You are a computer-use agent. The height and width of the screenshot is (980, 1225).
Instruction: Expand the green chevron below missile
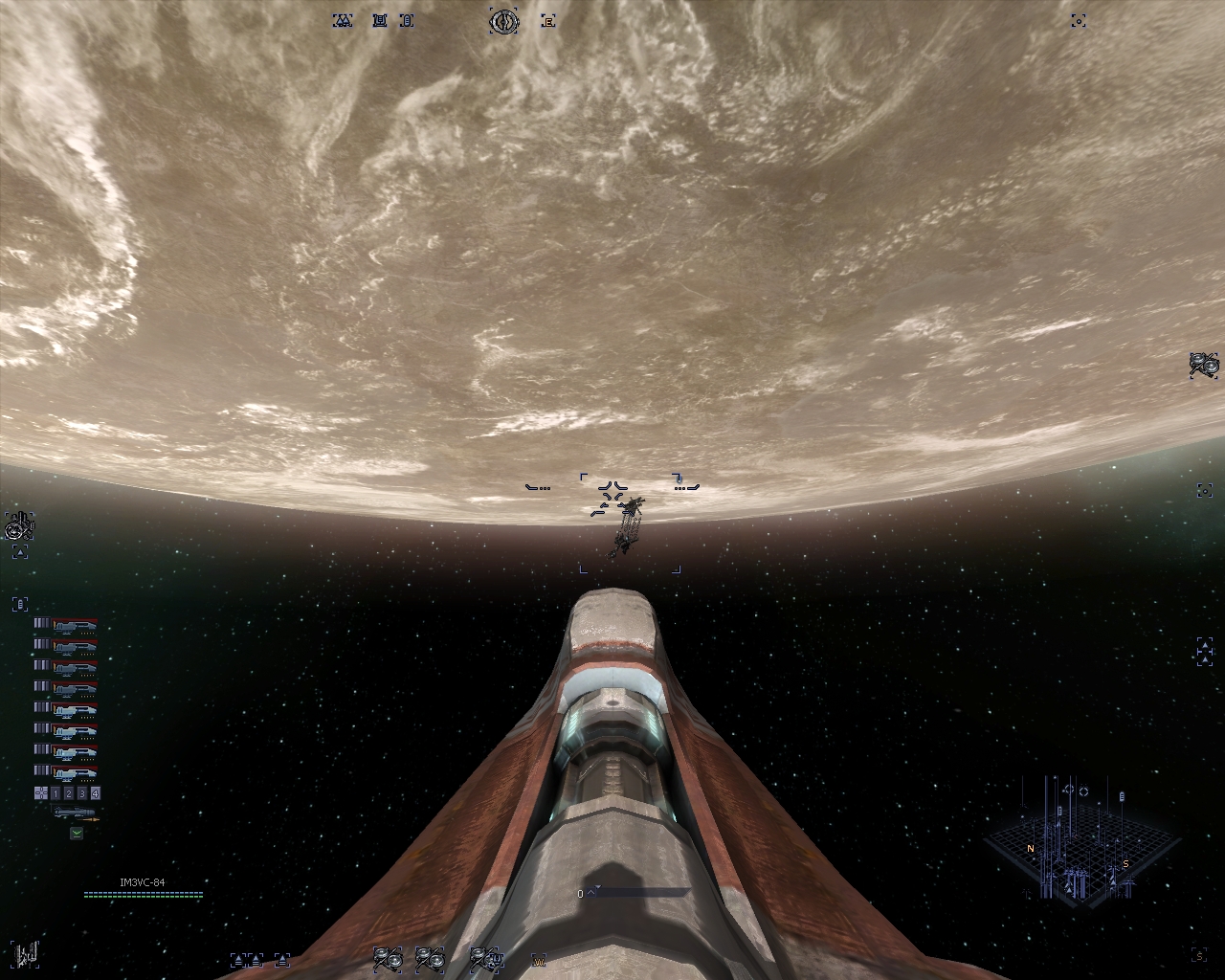77,833
